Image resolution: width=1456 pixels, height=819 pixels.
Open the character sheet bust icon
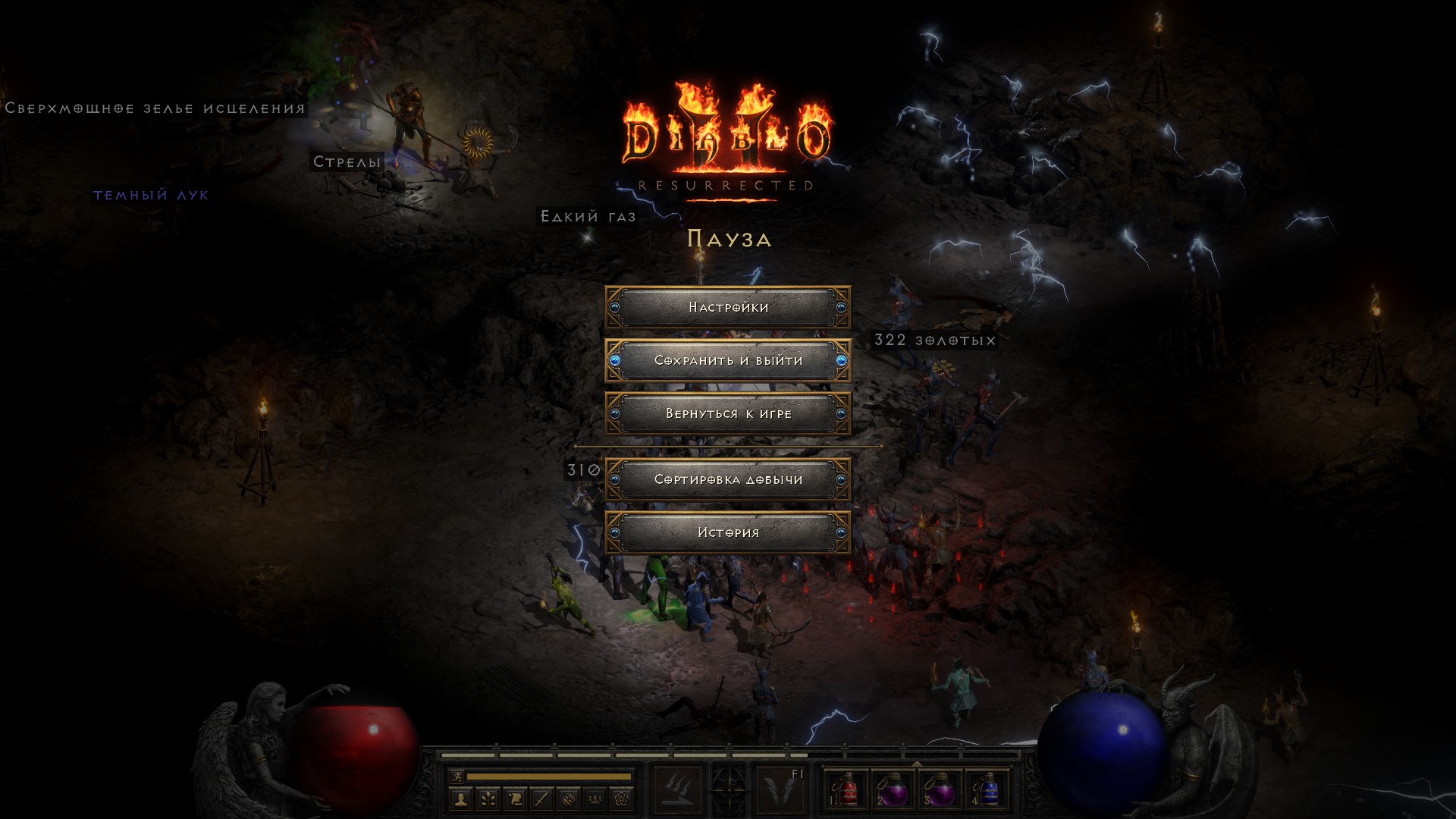pyautogui.click(x=461, y=799)
